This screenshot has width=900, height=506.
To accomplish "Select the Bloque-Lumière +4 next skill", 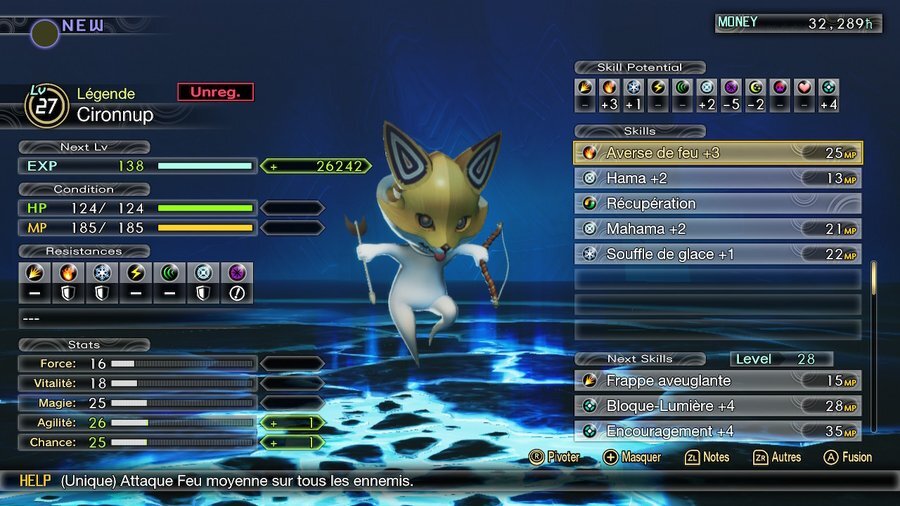I will [717, 406].
